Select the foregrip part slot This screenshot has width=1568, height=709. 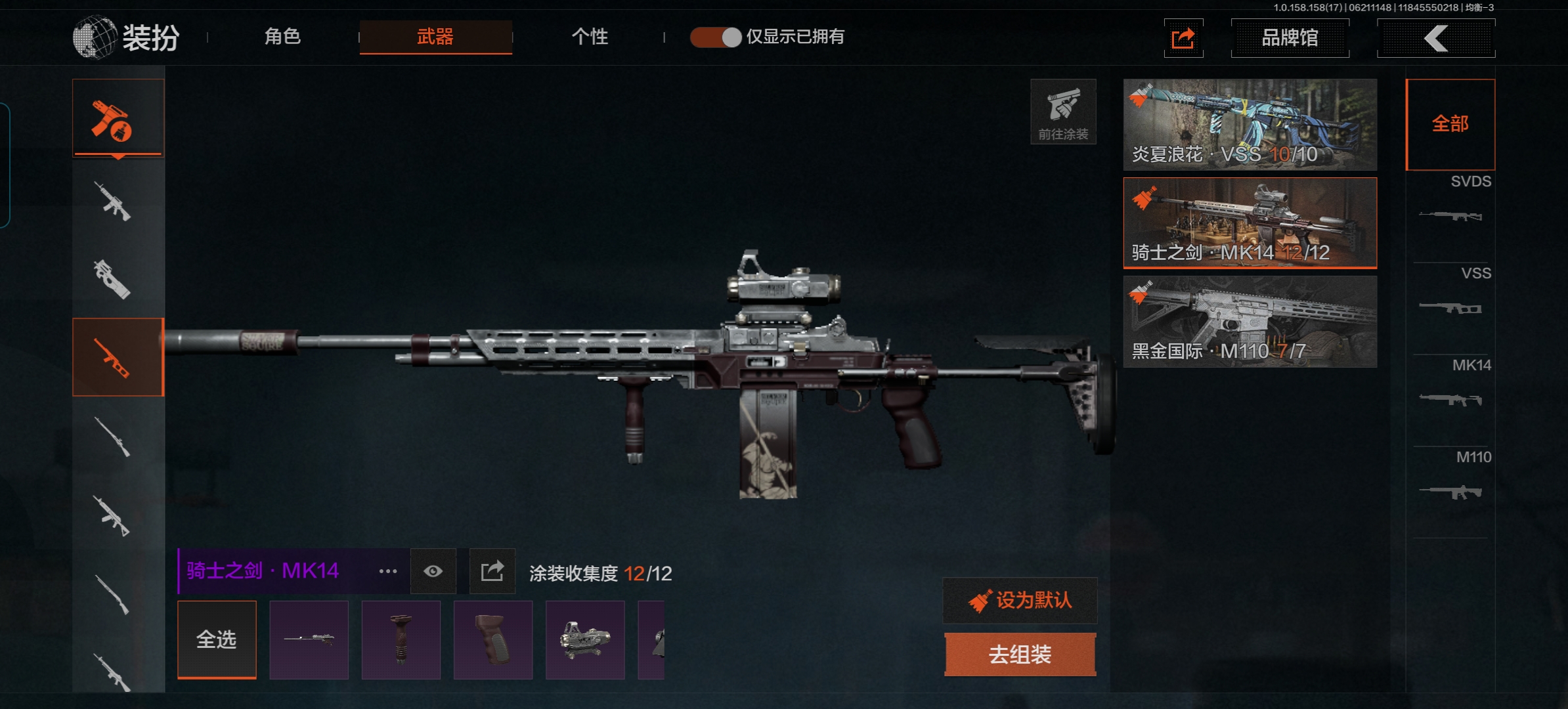tap(401, 639)
